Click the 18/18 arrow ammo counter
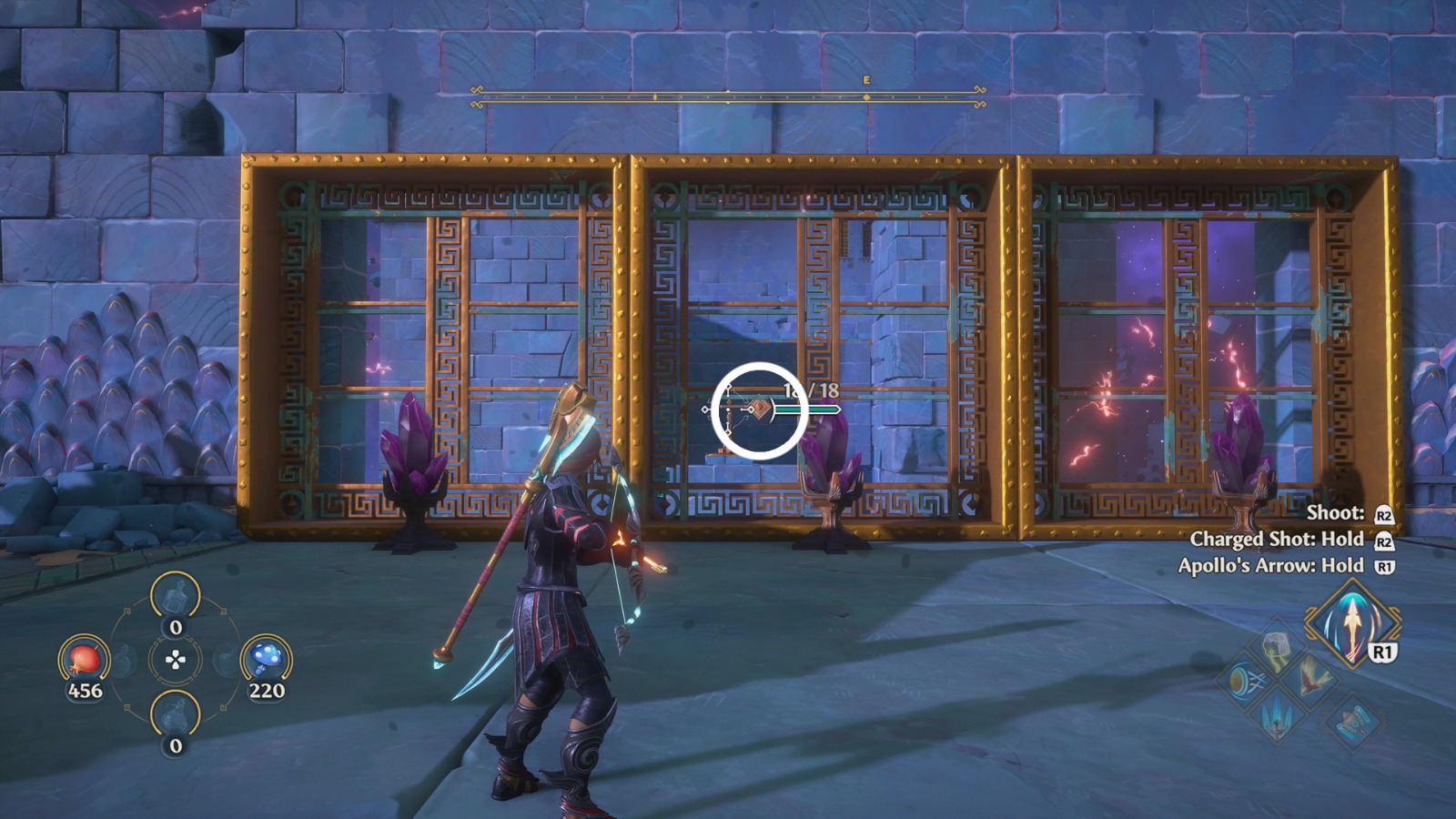Screen dimensions: 1456x819 pyautogui.click(x=811, y=393)
